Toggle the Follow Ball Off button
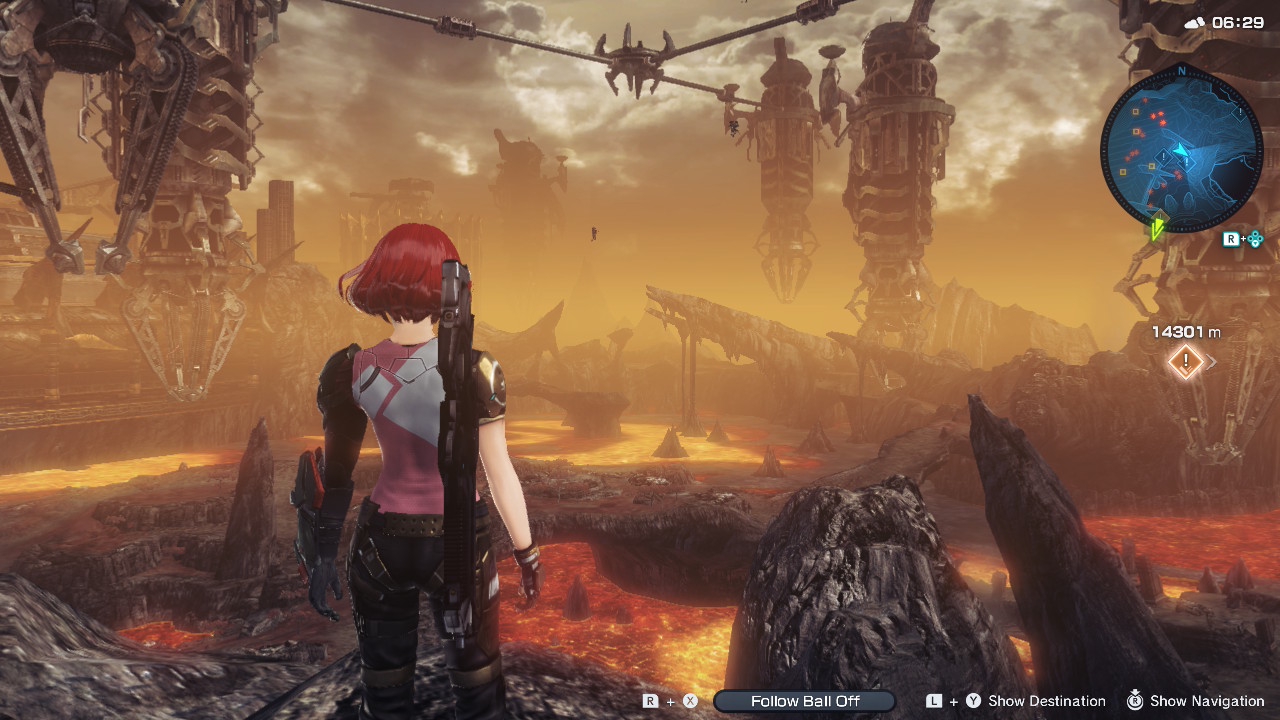1280x720 pixels. point(805,701)
